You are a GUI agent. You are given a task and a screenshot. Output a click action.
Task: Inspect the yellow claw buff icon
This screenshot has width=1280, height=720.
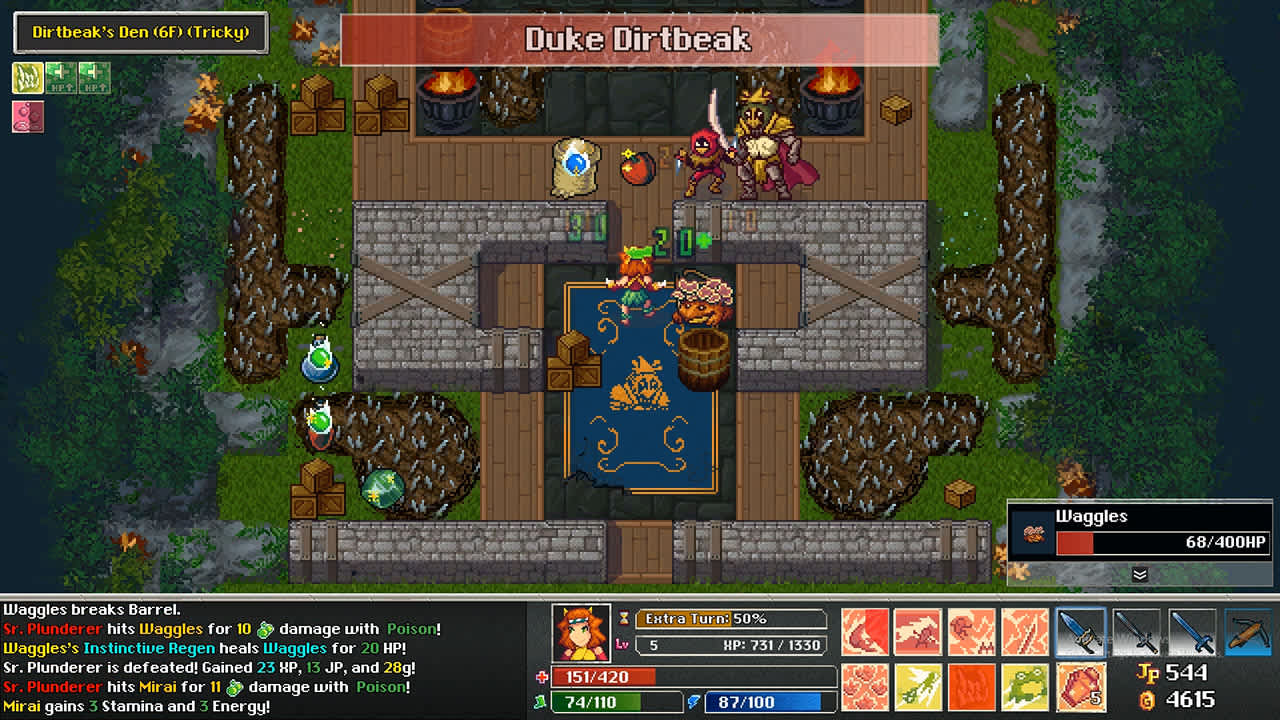coord(28,78)
